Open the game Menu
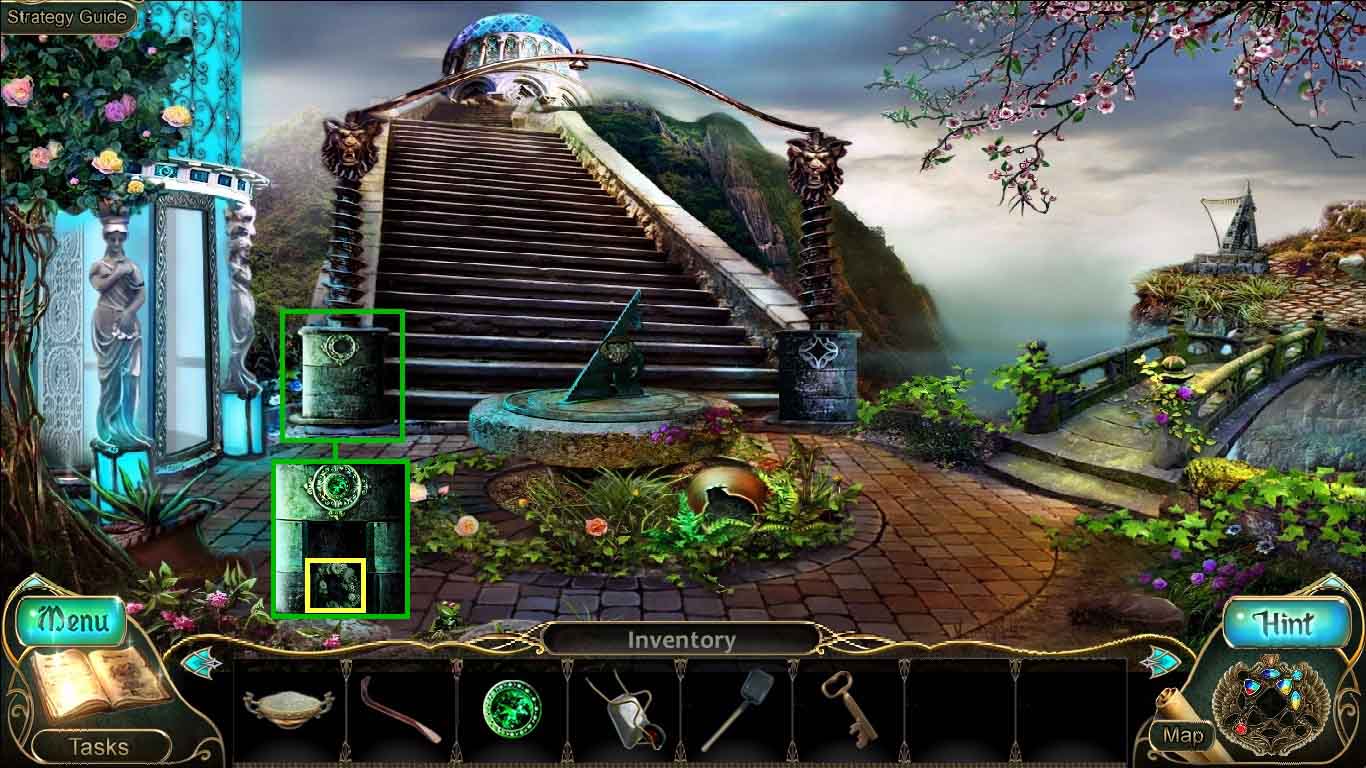Image resolution: width=1366 pixels, height=768 pixels. [73, 620]
